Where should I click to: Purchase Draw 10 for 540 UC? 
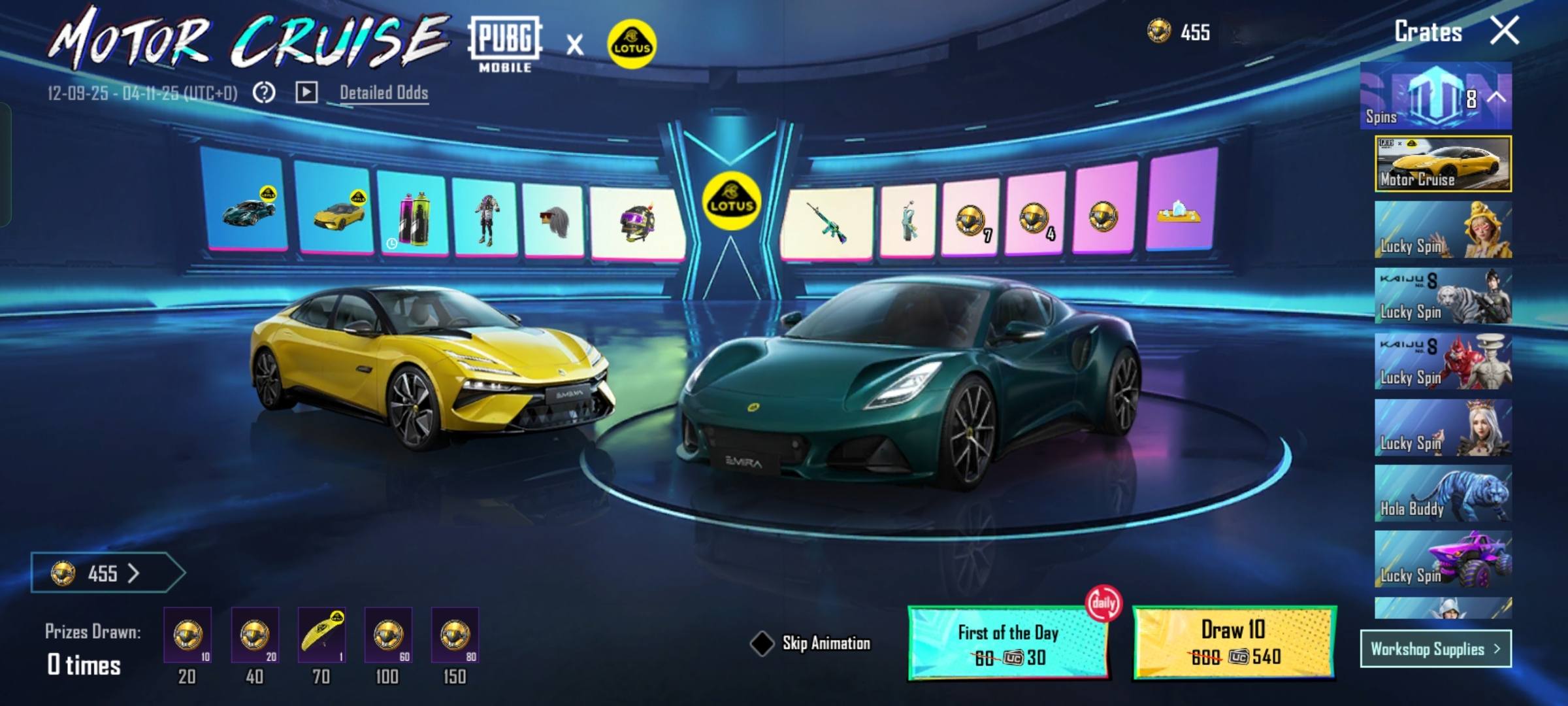pos(1233,643)
